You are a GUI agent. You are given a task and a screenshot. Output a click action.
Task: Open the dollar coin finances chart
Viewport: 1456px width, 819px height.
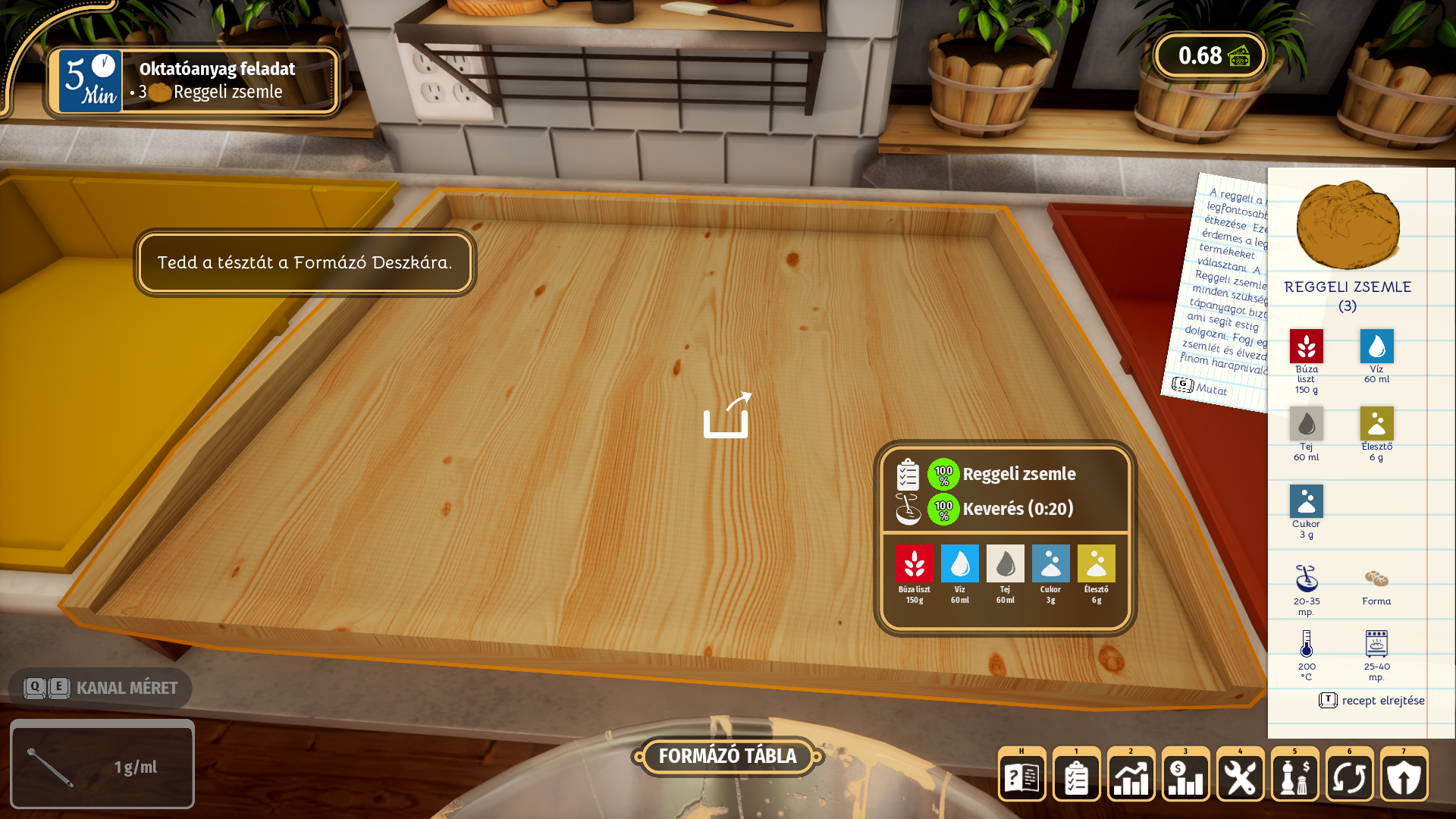[1185, 777]
